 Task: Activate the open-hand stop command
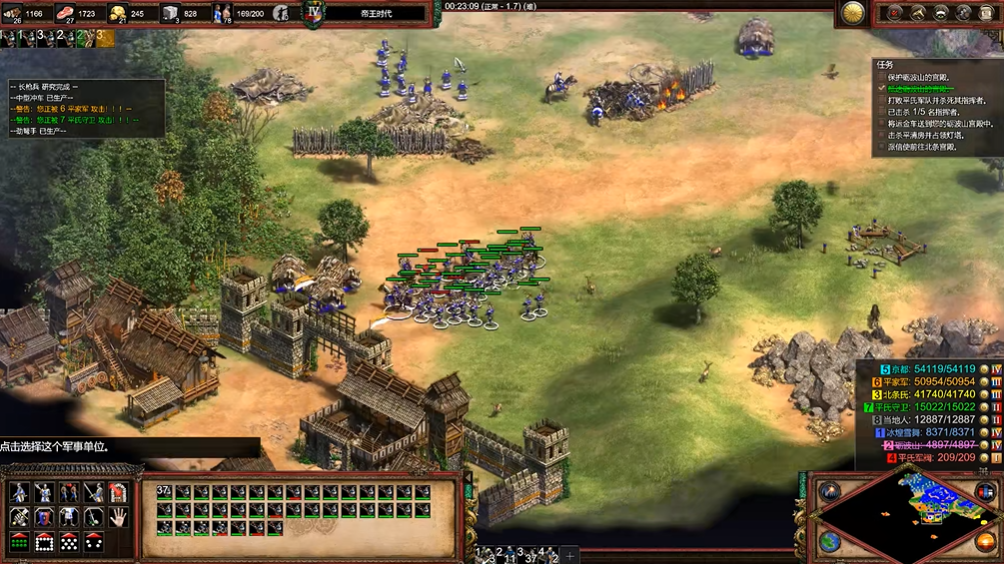click(118, 517)
